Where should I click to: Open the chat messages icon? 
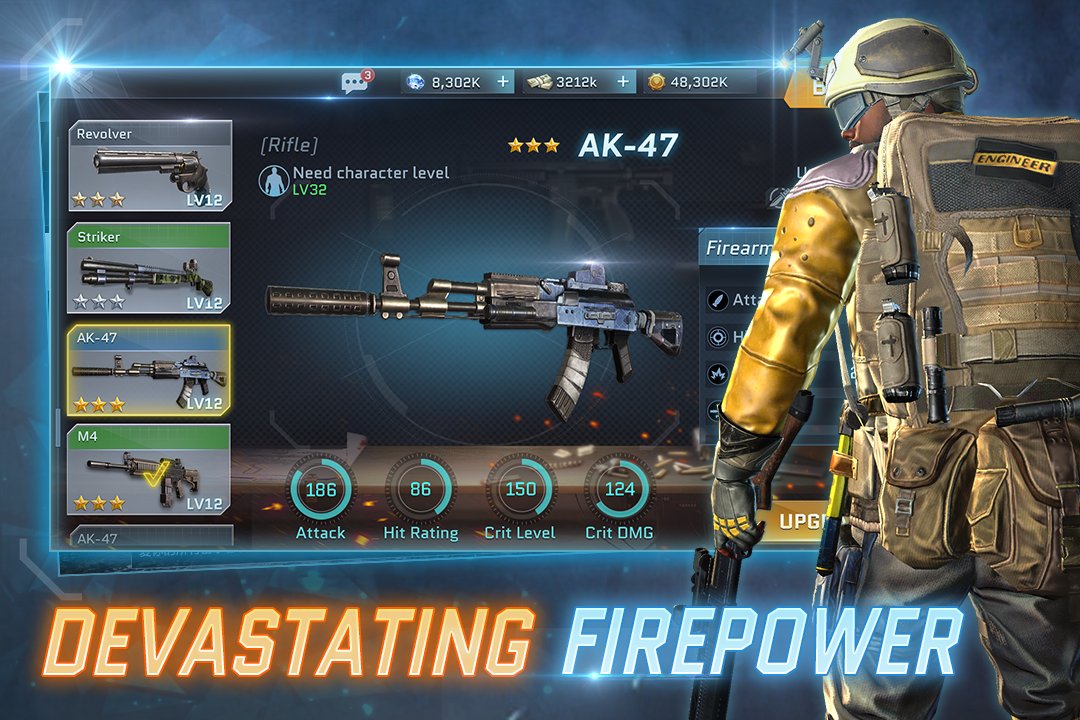(355, 82)
